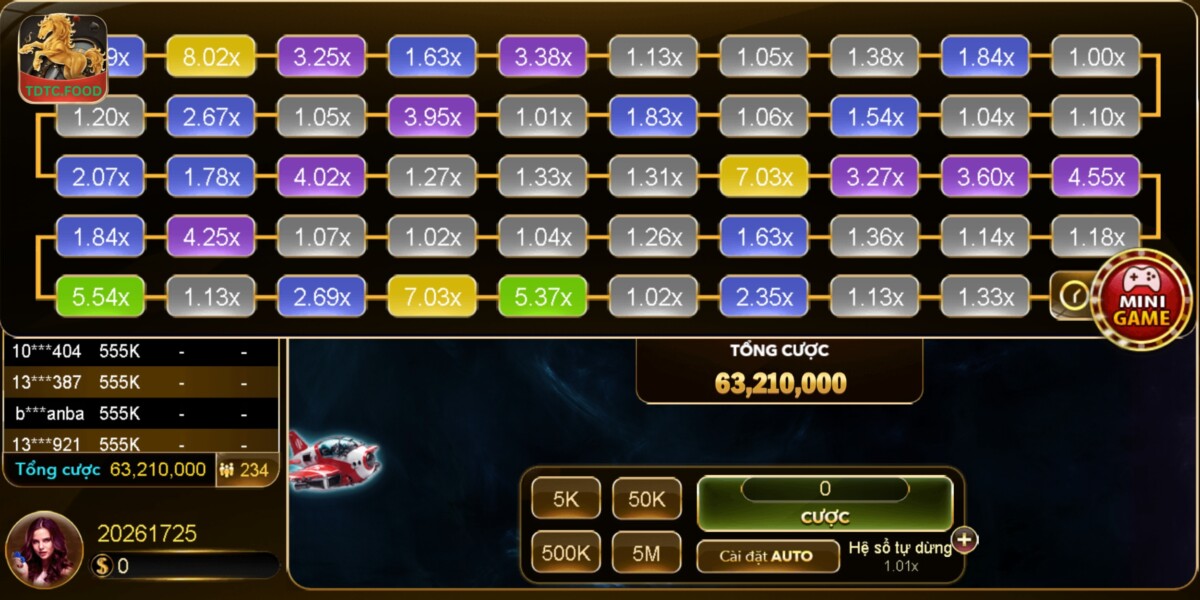1200x600 pixels.
Task: Select the 5.54x green history result
Action: pyautogui.click(x=101, y=297)
